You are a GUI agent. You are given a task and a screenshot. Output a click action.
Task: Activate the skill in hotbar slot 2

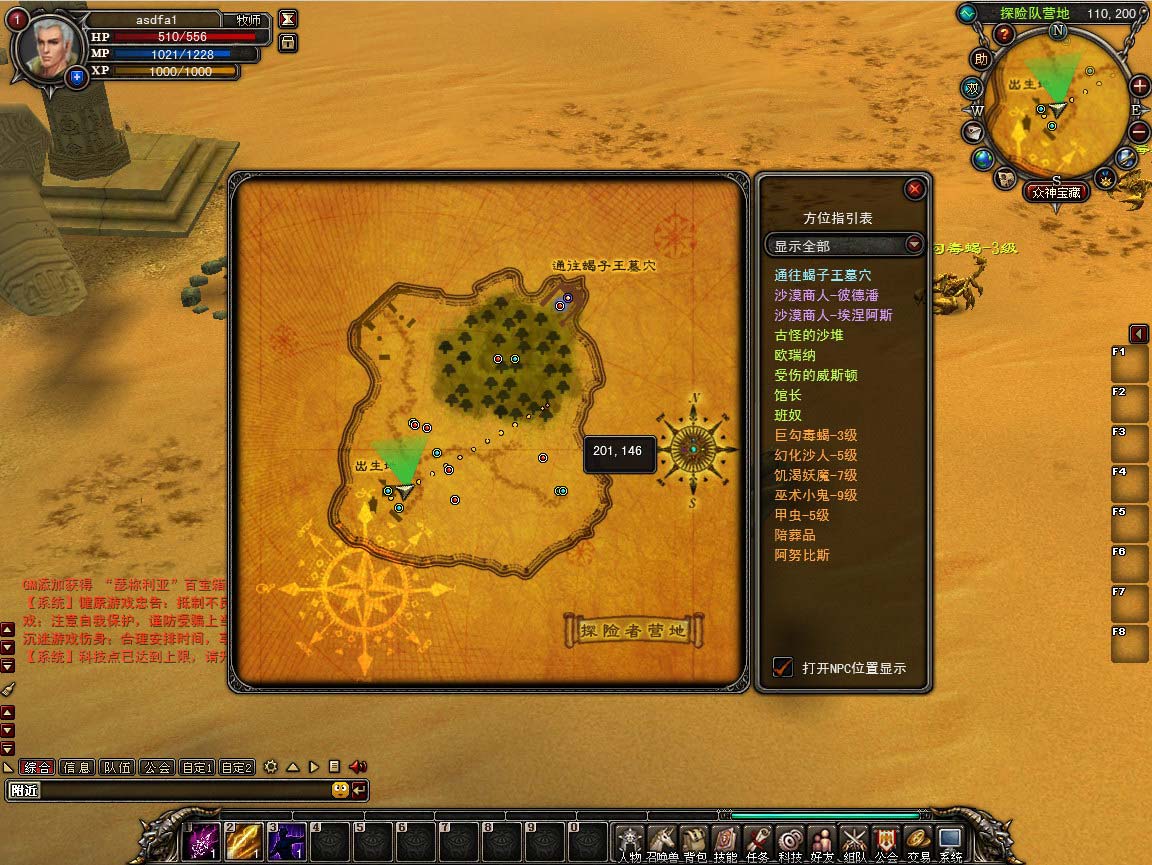coord(244,842)
